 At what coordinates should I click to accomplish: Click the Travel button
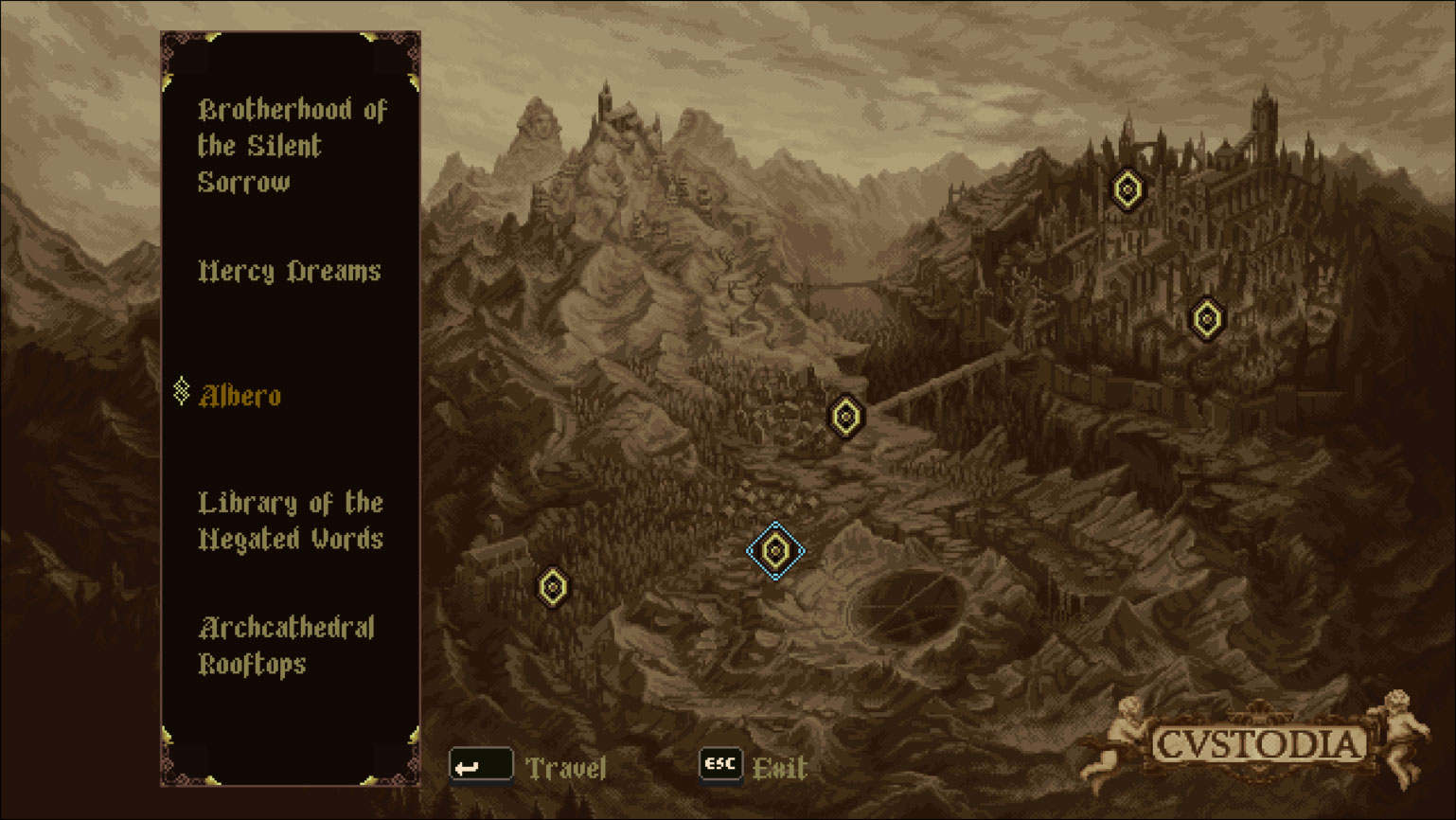coord(568,768)
